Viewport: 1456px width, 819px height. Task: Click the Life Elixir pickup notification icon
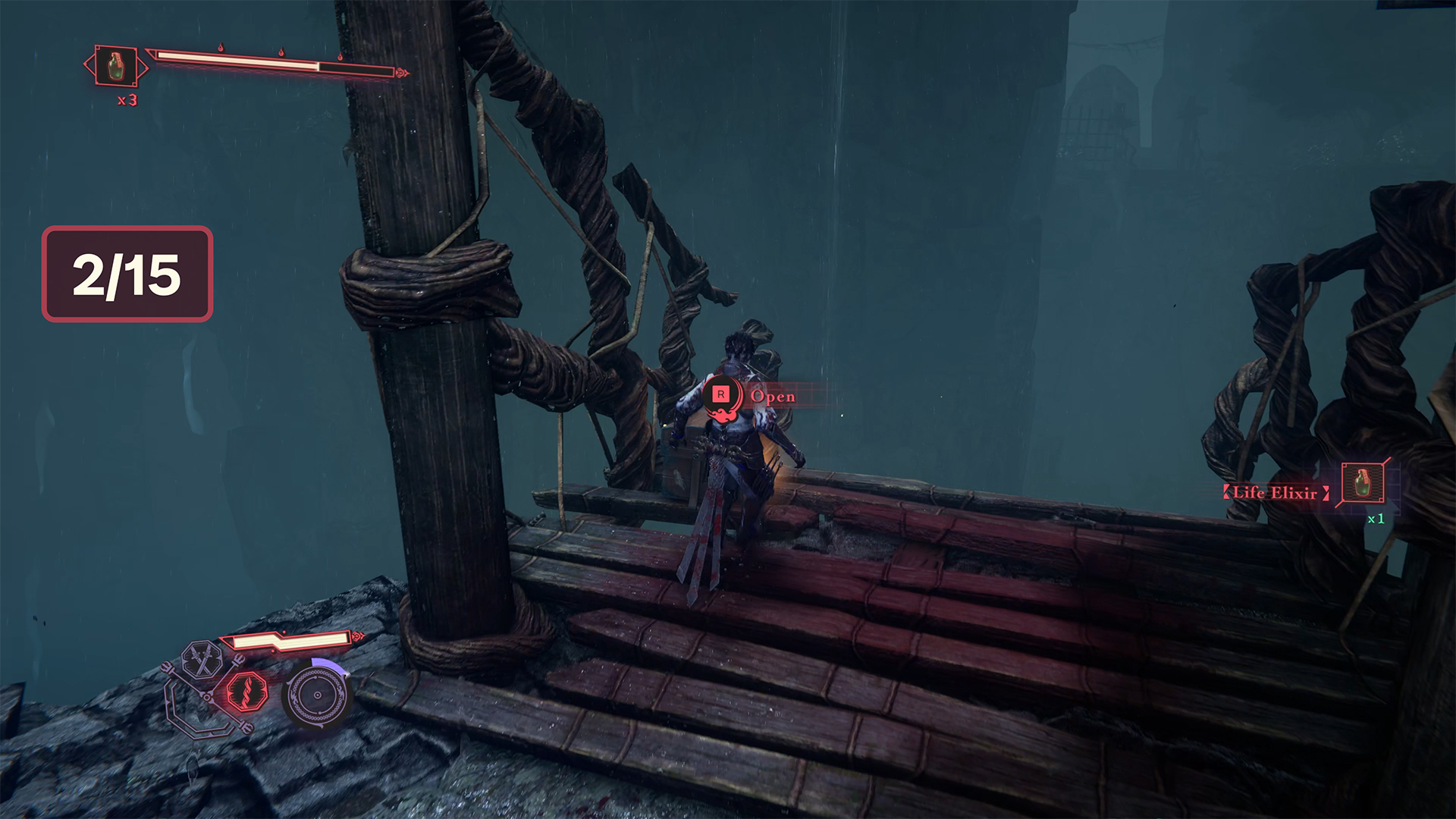pos(1363,482)
